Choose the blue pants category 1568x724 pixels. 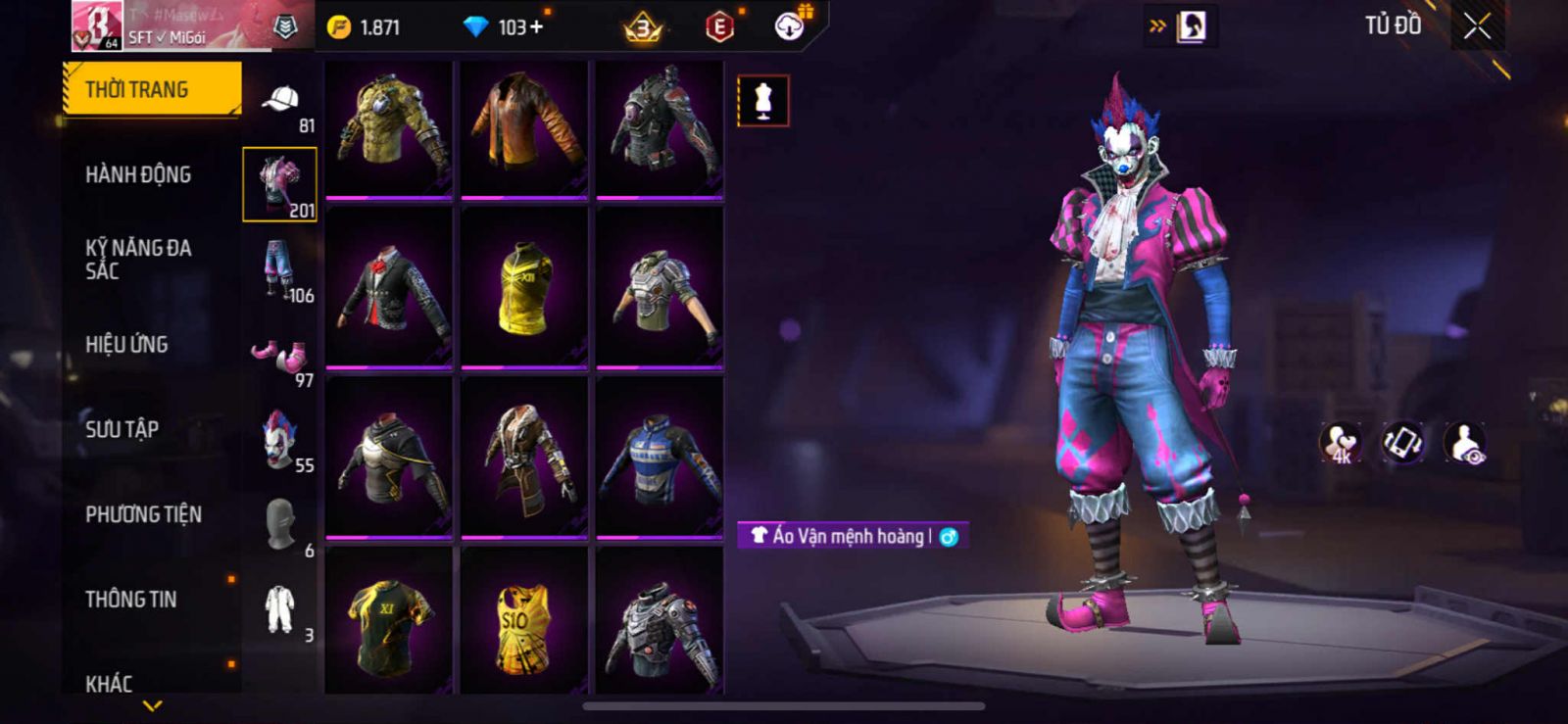[280, 270]
